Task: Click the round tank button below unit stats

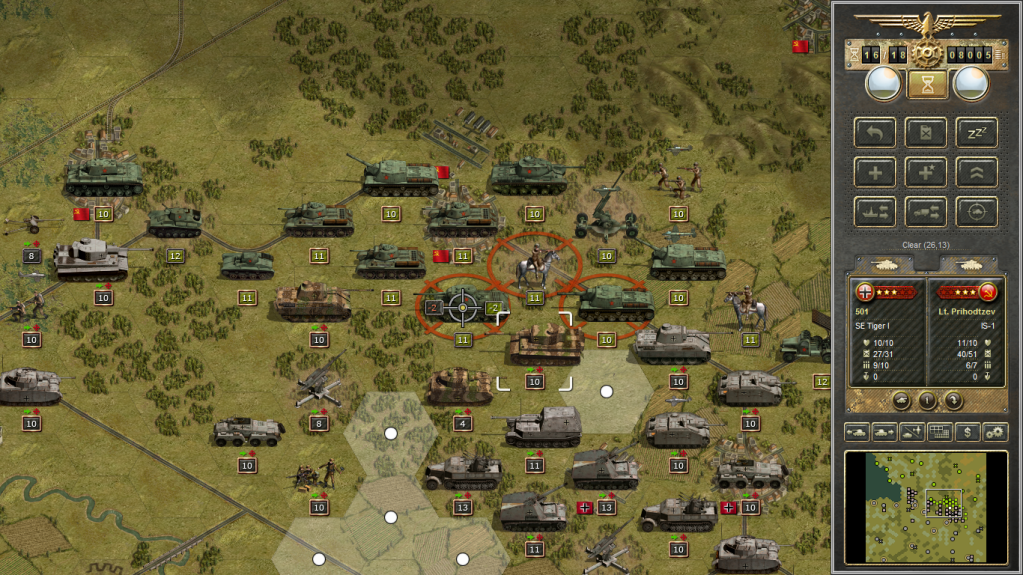Action: (x=901, y=400)
